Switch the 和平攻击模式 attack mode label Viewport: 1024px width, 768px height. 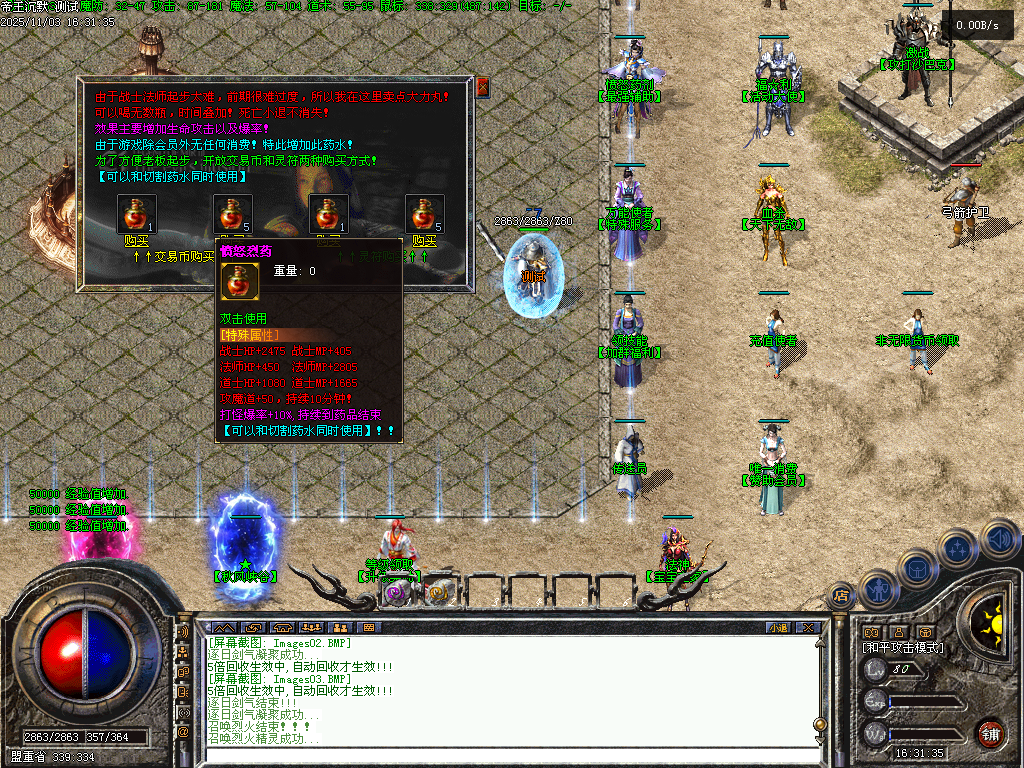point(903,648)
